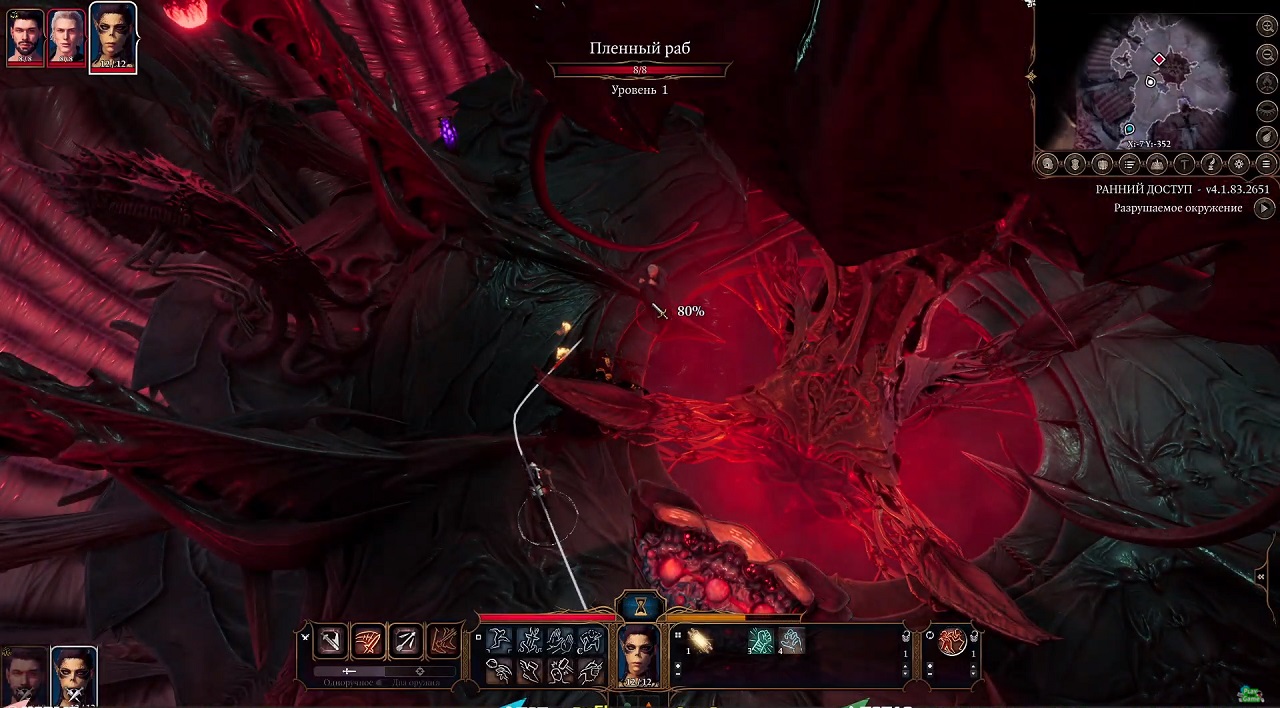Image resolution: width=1280 pixels, height=708 pixels.
Task: Activate the main-hand melee weapon attack
Action: pos(331,641)
